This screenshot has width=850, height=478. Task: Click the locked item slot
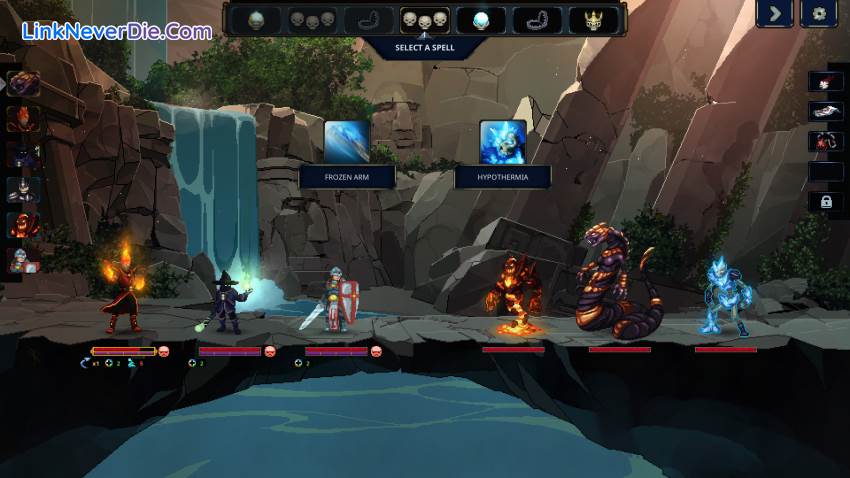pos(825,202)
